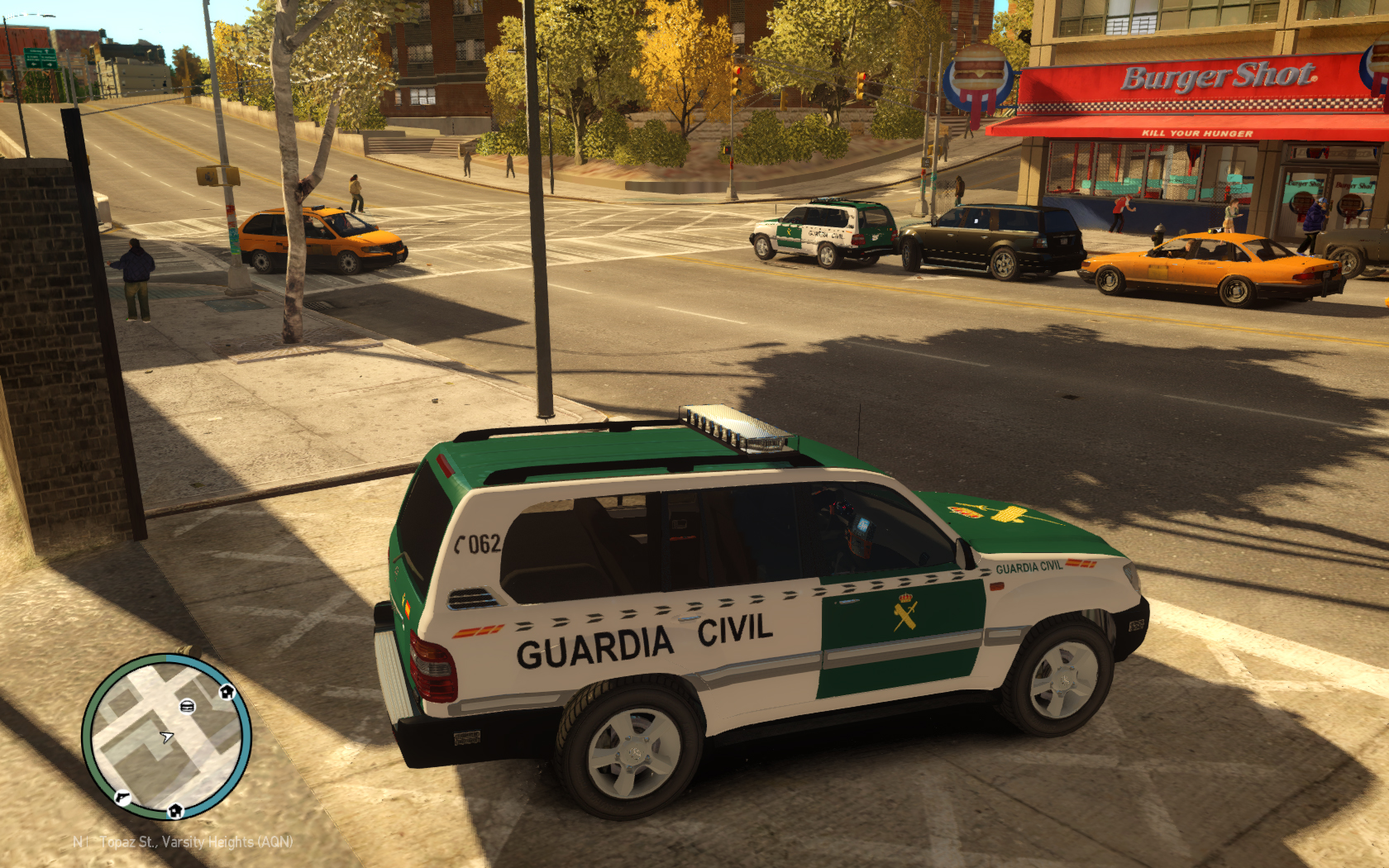Select the gun shop pistol marker

click(x=123, y=797)
